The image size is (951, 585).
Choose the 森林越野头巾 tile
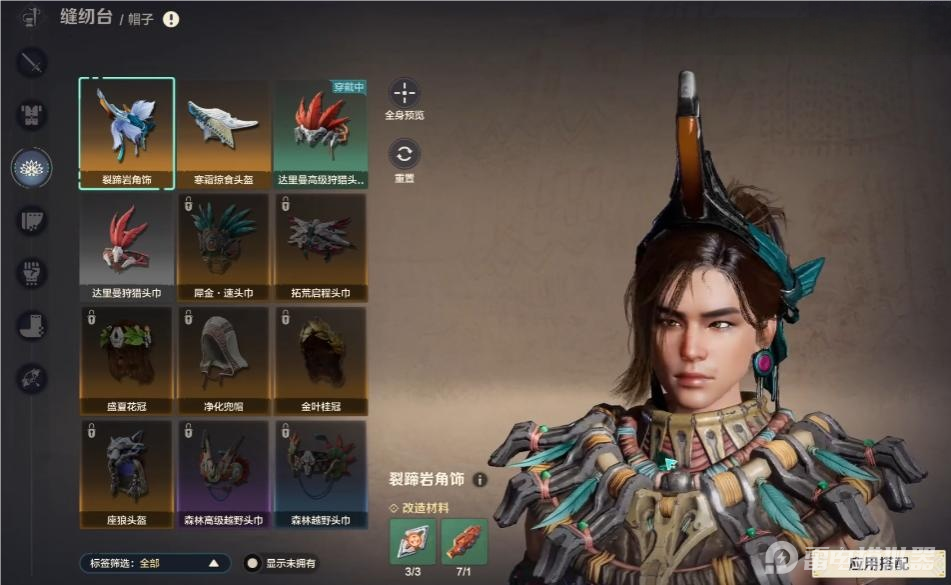tap(320, 473)
